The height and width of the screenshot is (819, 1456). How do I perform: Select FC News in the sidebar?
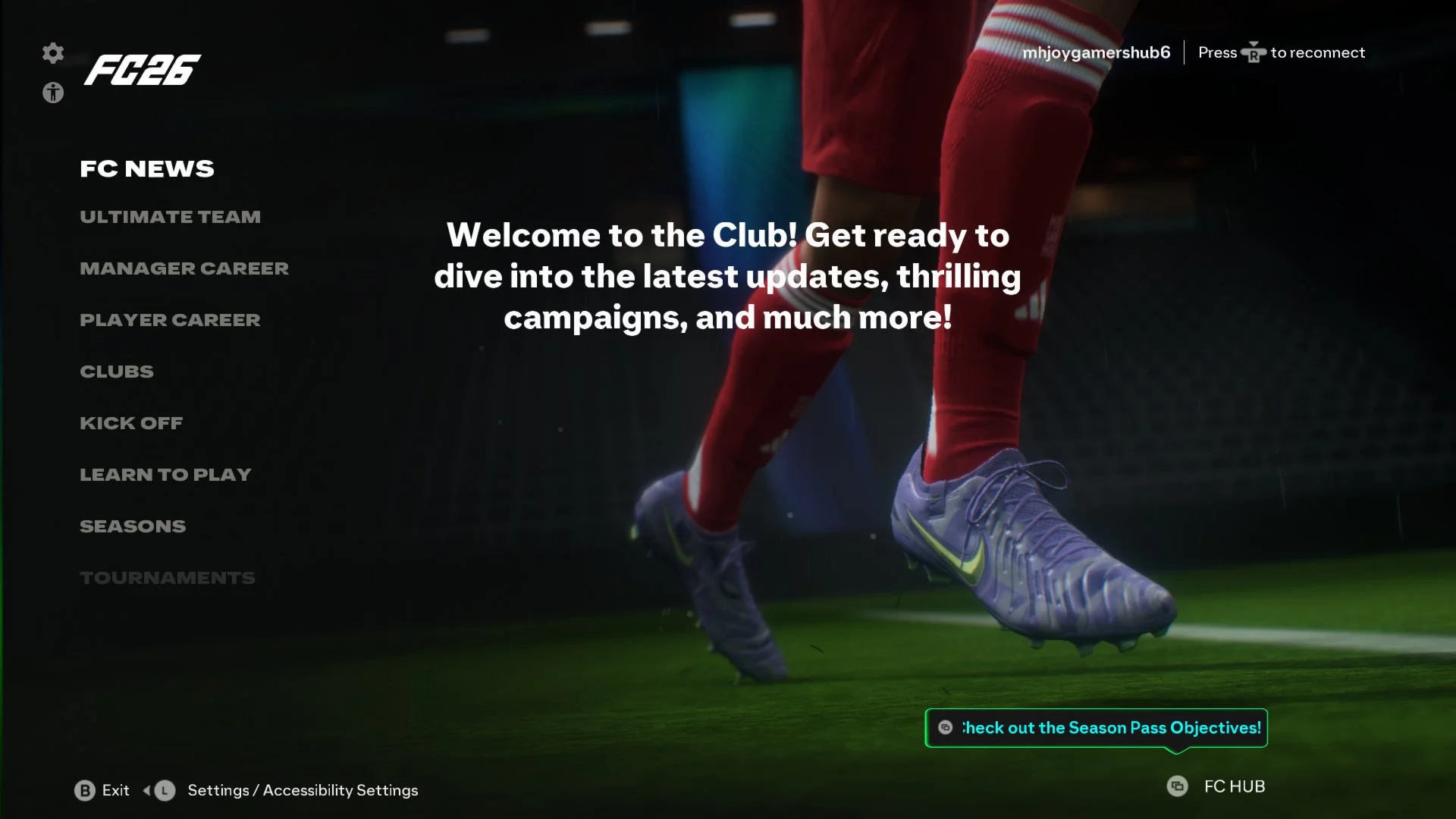147,168
